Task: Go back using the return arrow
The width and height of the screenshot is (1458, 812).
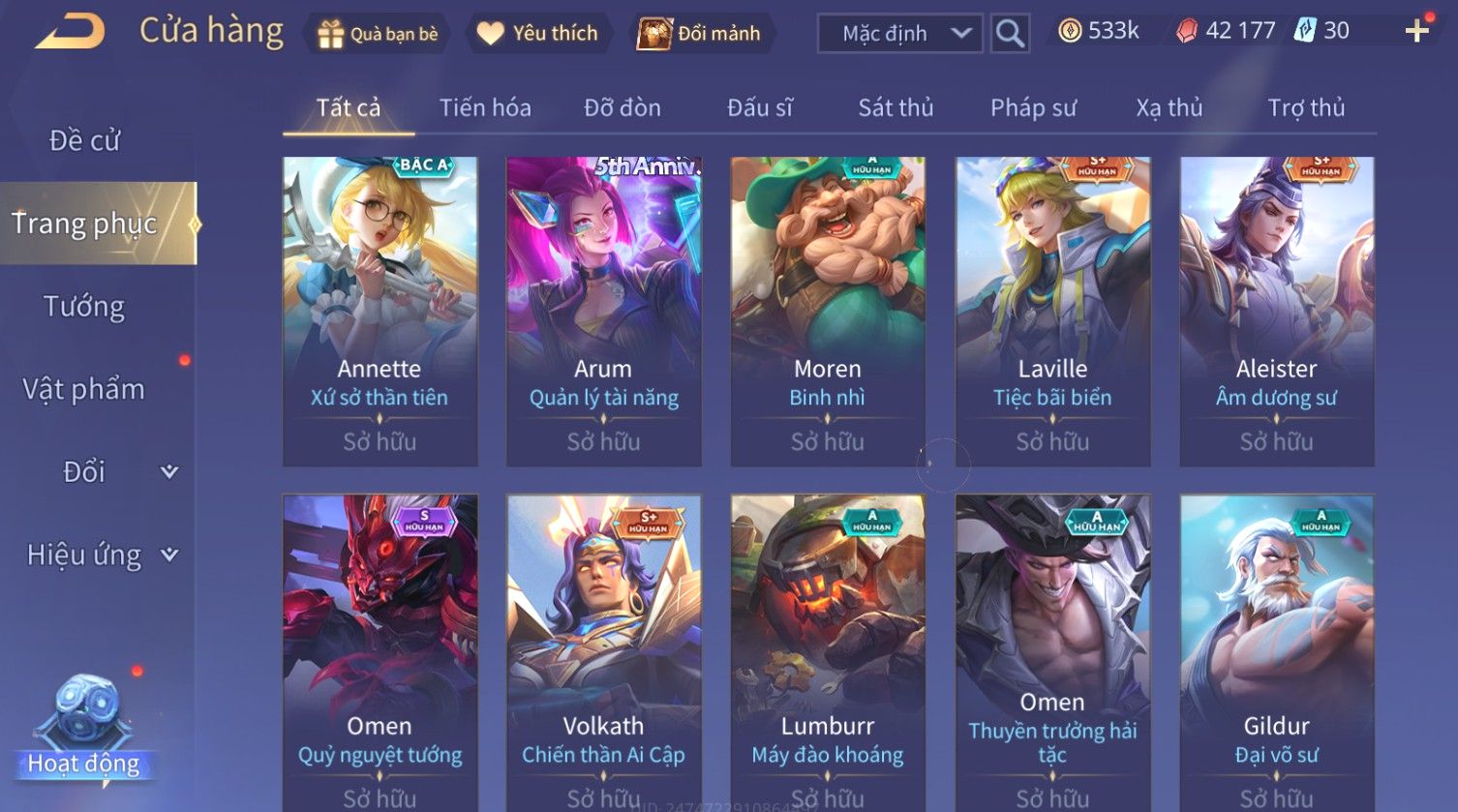Action: point(70,32)
